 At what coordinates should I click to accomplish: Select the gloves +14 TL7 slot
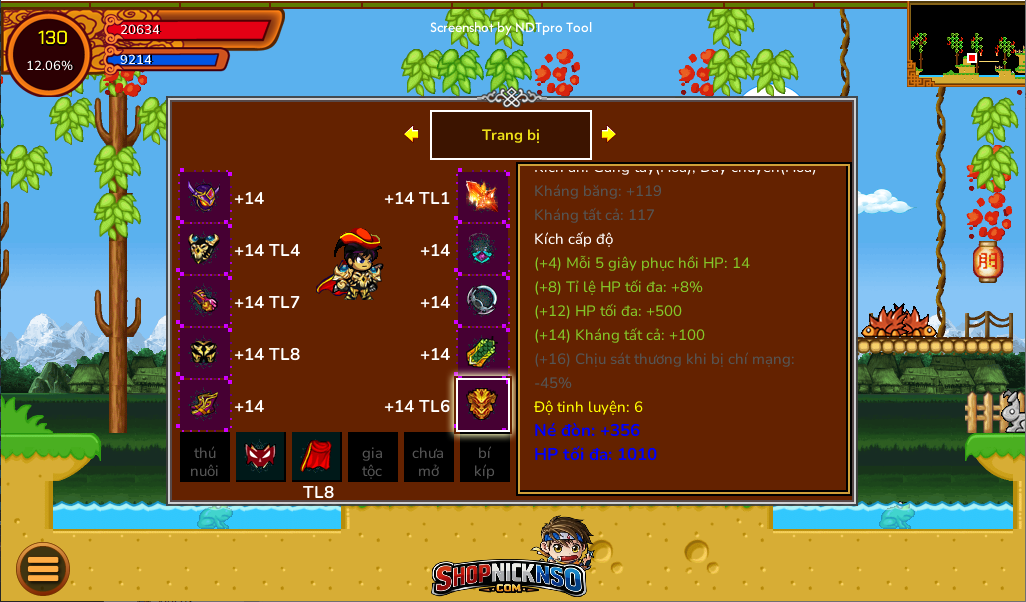206,301
